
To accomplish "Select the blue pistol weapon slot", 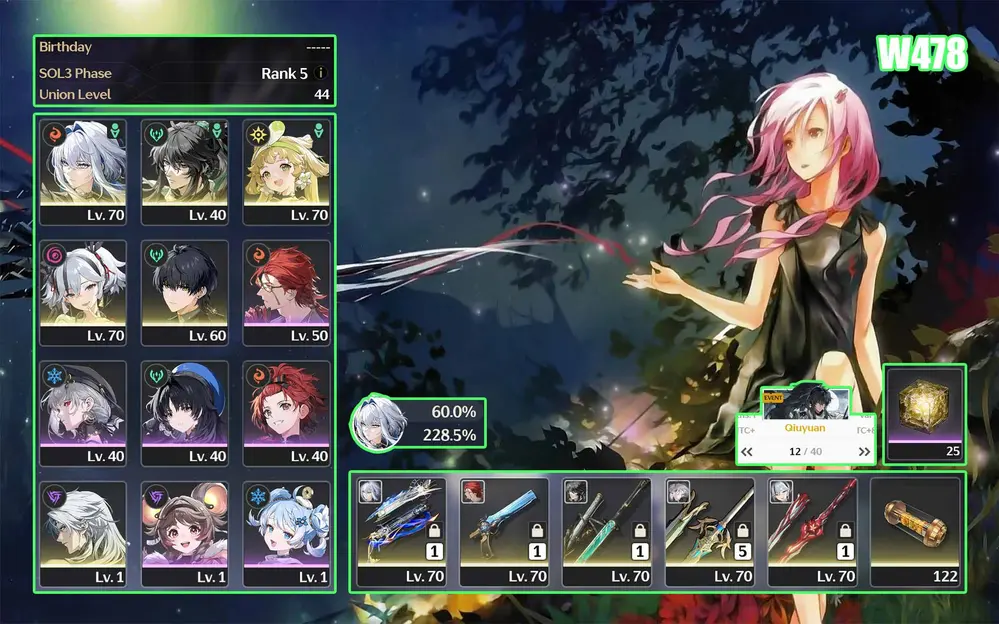I will pos(504,530).
